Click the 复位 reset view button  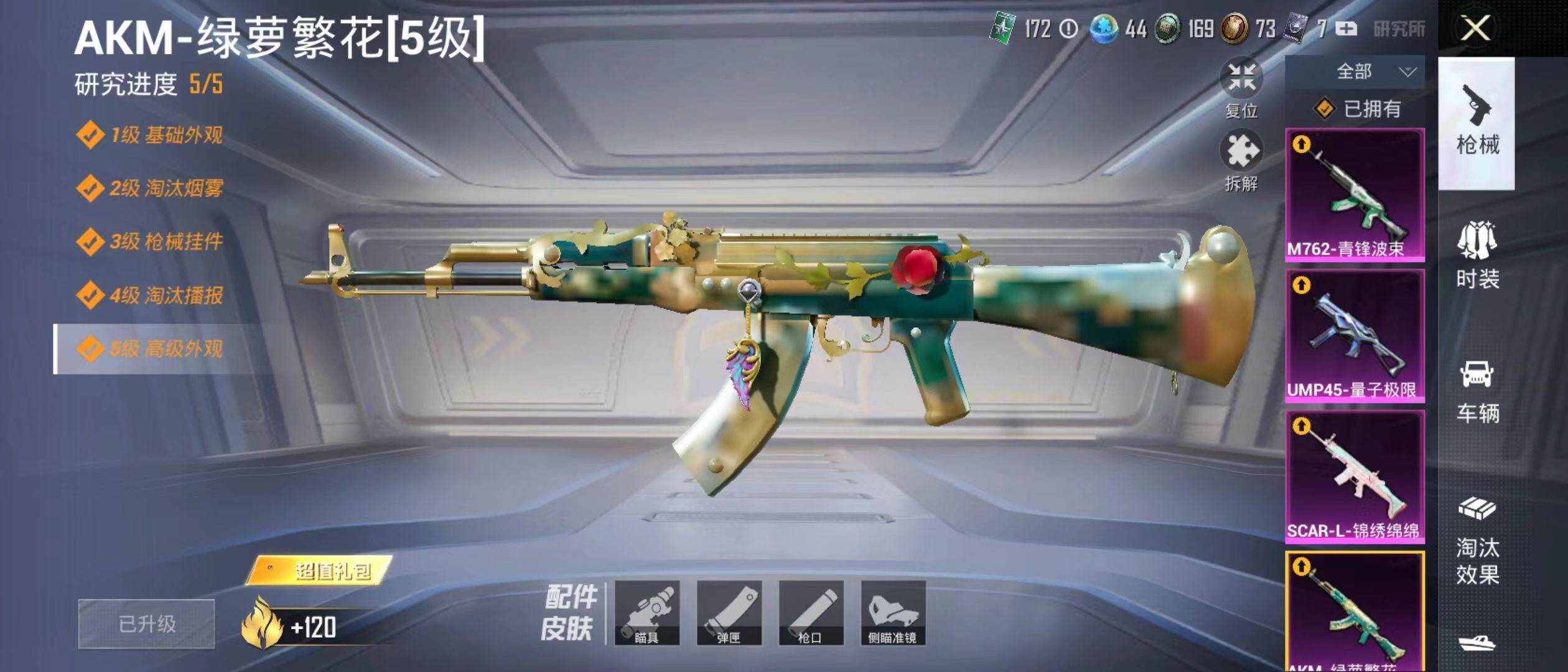[1241, 87]
